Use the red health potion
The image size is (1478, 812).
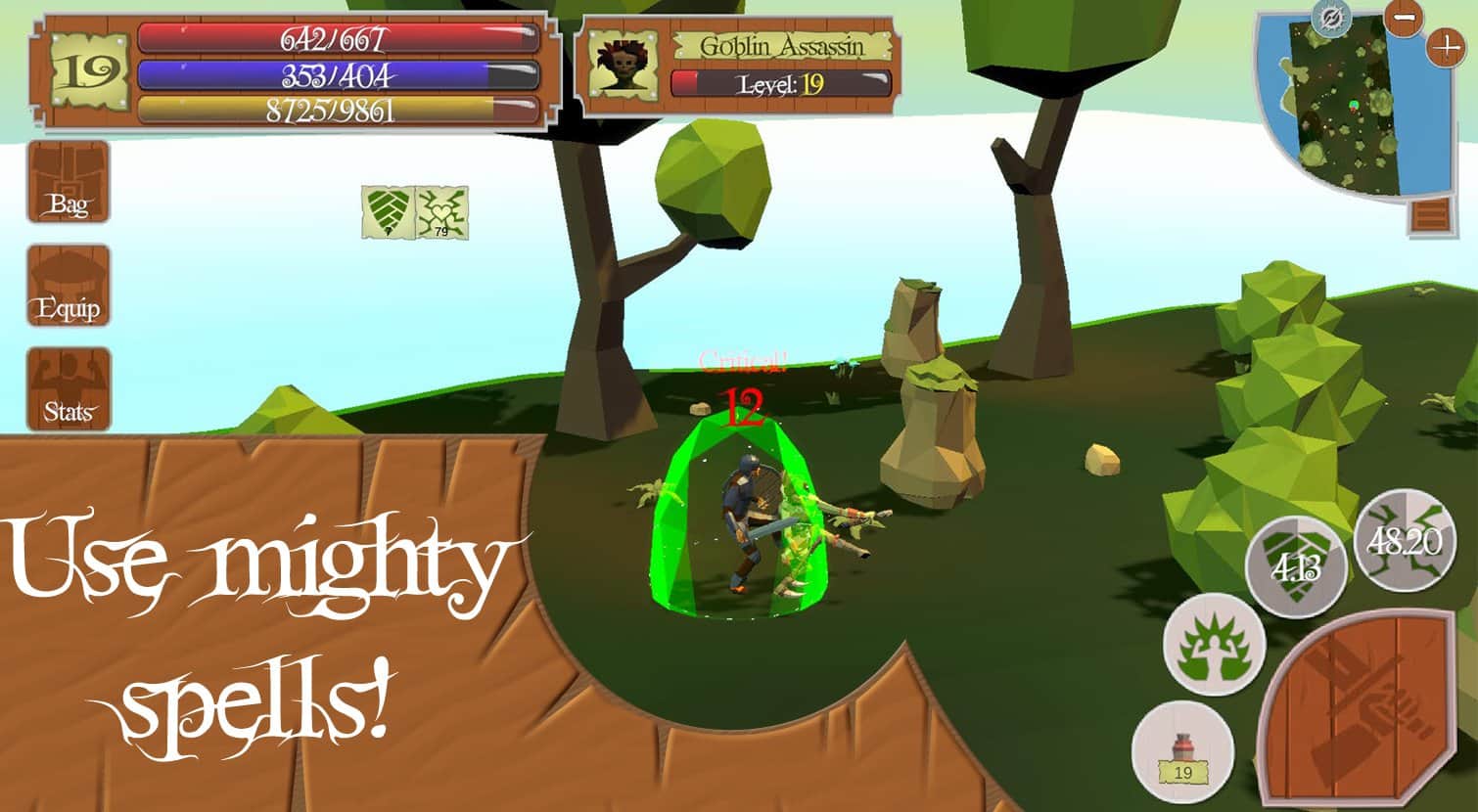point(1183,751)
